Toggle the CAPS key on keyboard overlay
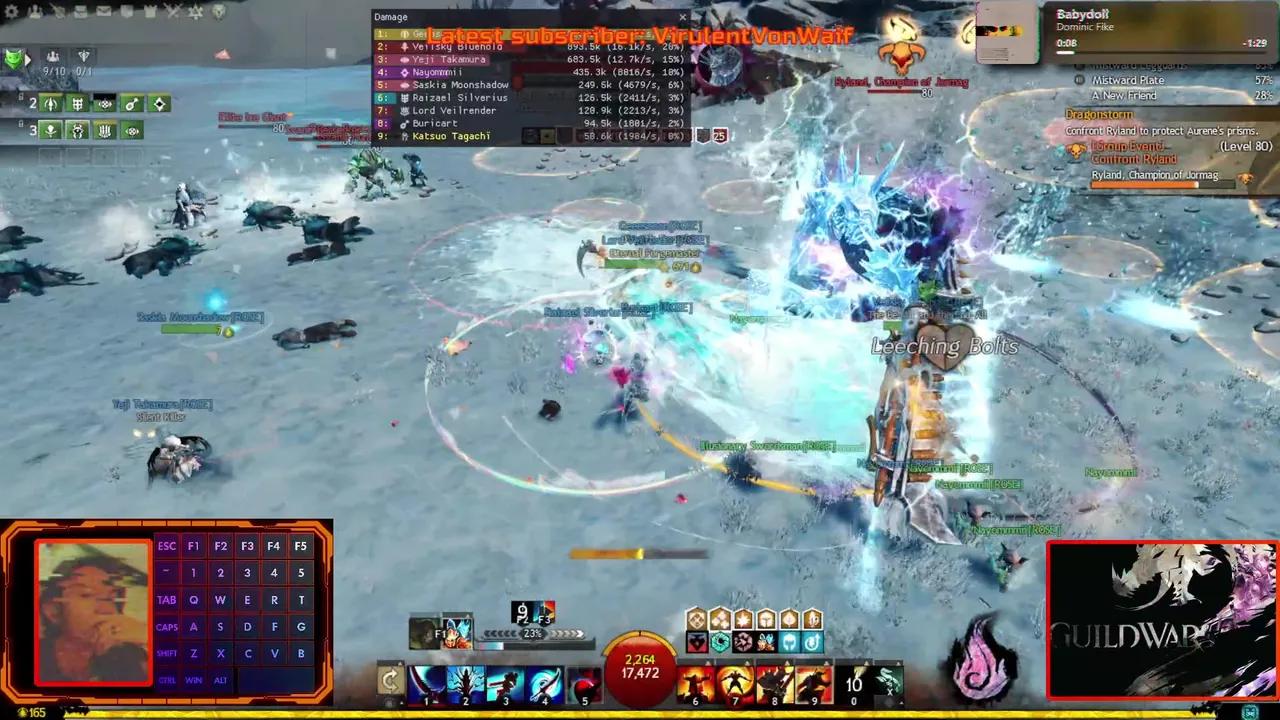Viewport: 1280px width, 720px height. pyautogui.click(x=166, y=626)
